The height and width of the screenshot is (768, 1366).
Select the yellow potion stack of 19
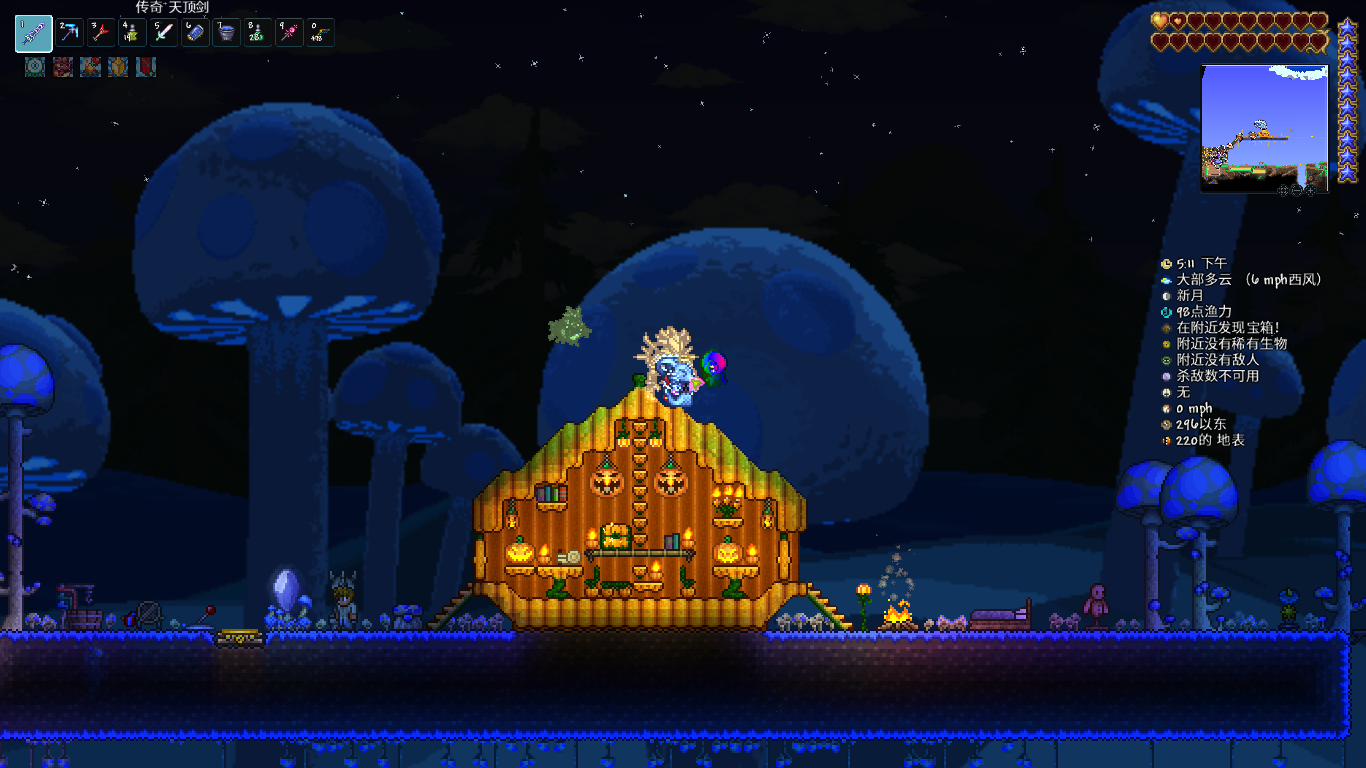132,33
